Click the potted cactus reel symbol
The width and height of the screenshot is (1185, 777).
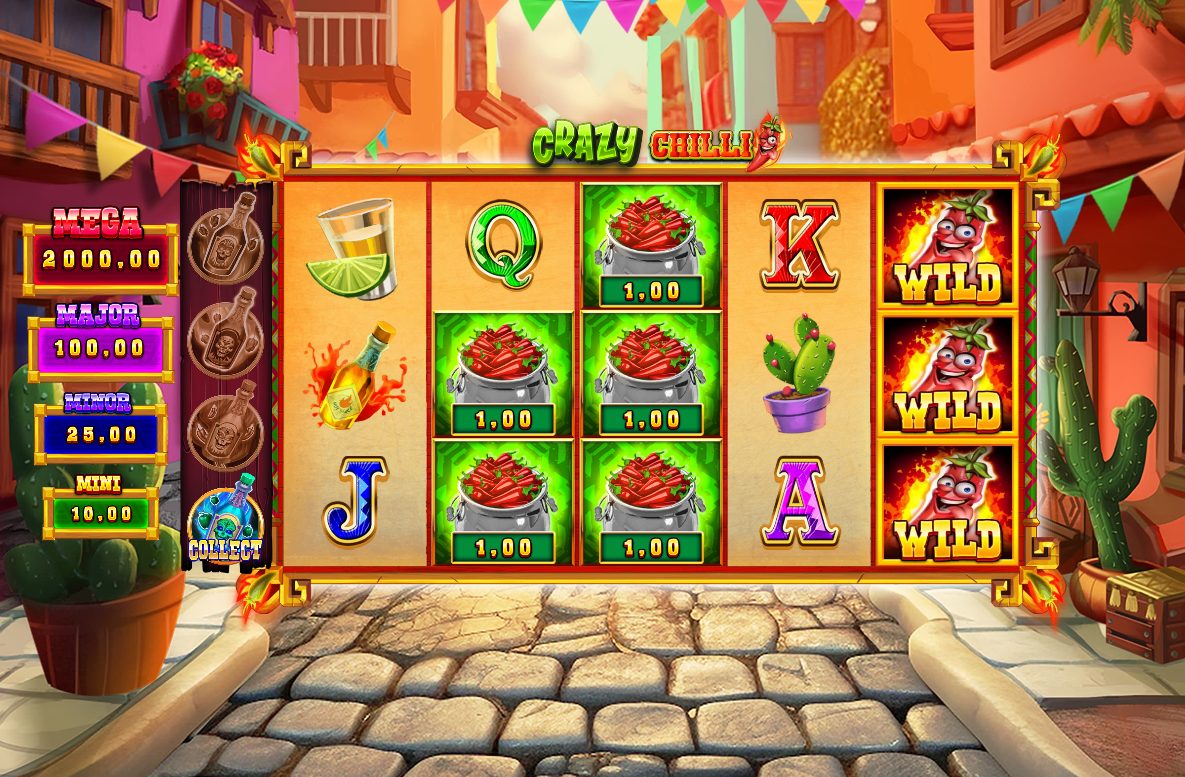tap(799, 375)
